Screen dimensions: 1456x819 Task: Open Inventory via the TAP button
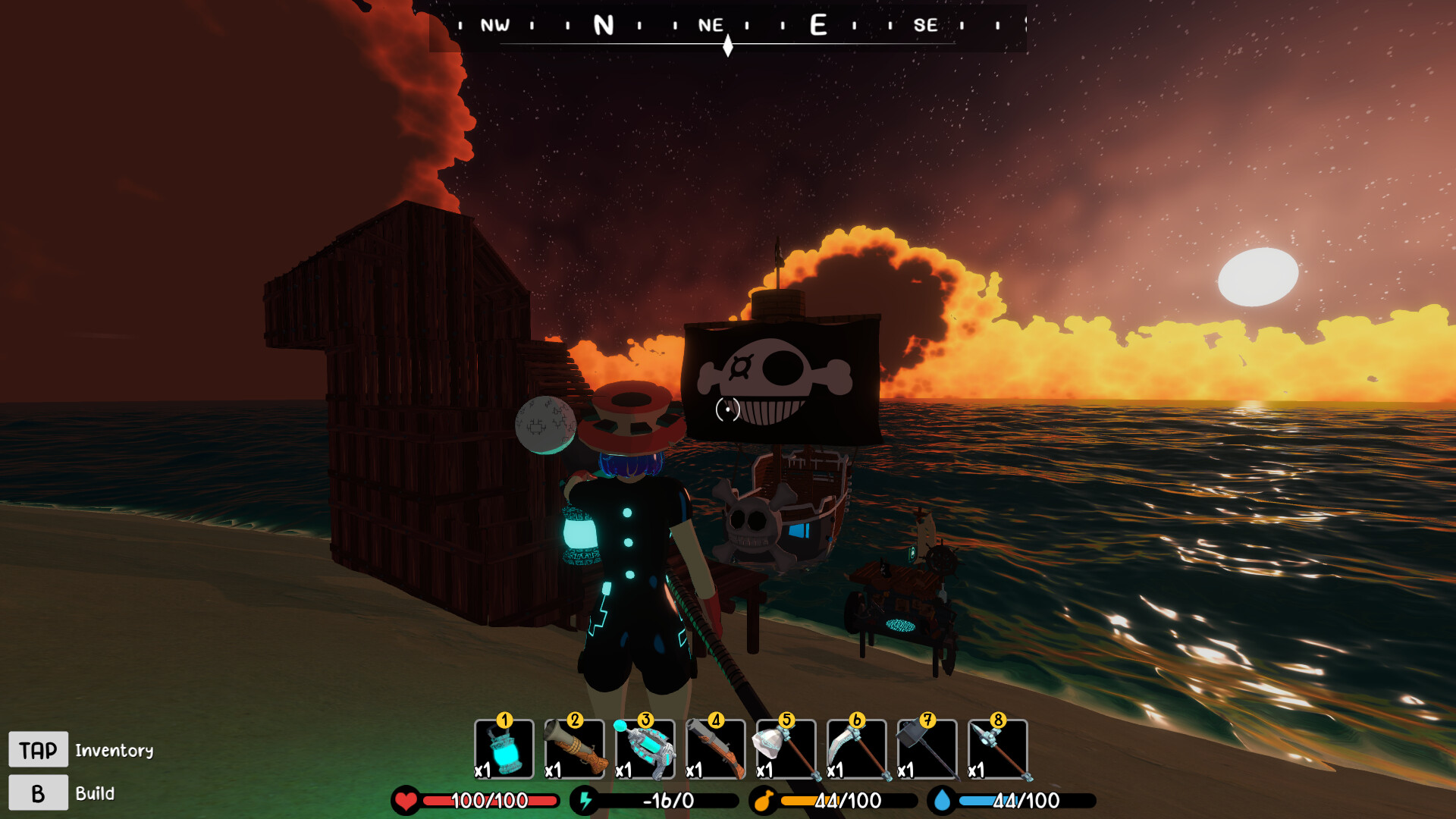pyautogui.click(x=39, y=749)
